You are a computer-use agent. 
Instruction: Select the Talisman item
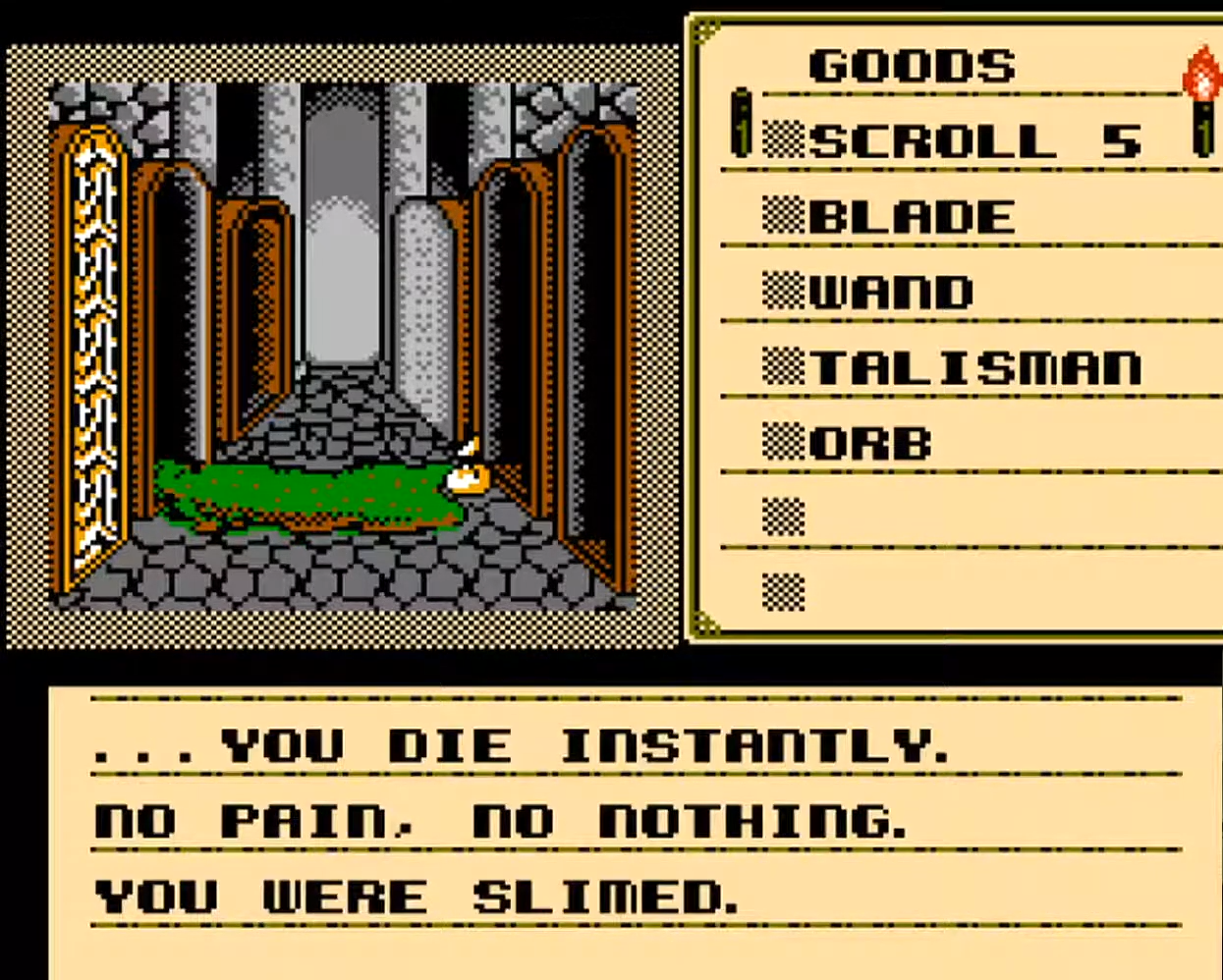[x=975, y=367]
